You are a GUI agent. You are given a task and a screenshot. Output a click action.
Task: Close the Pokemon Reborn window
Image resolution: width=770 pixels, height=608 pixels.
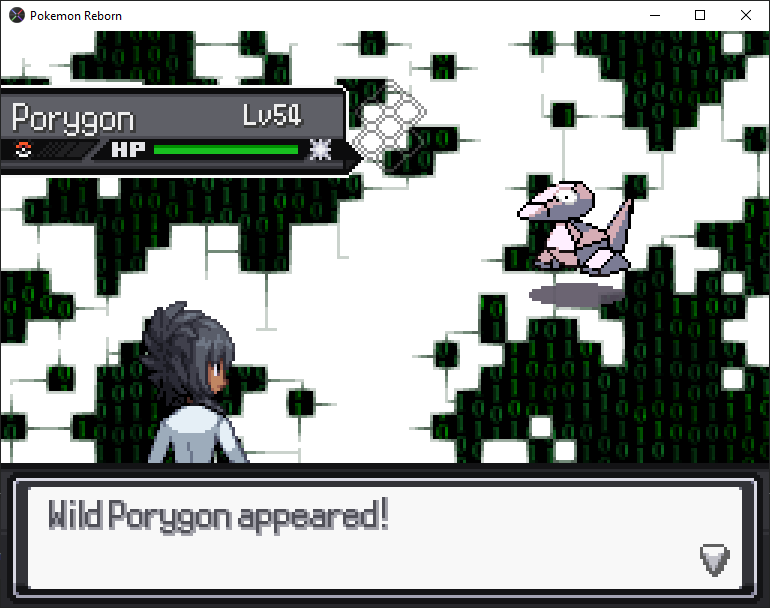746,15
